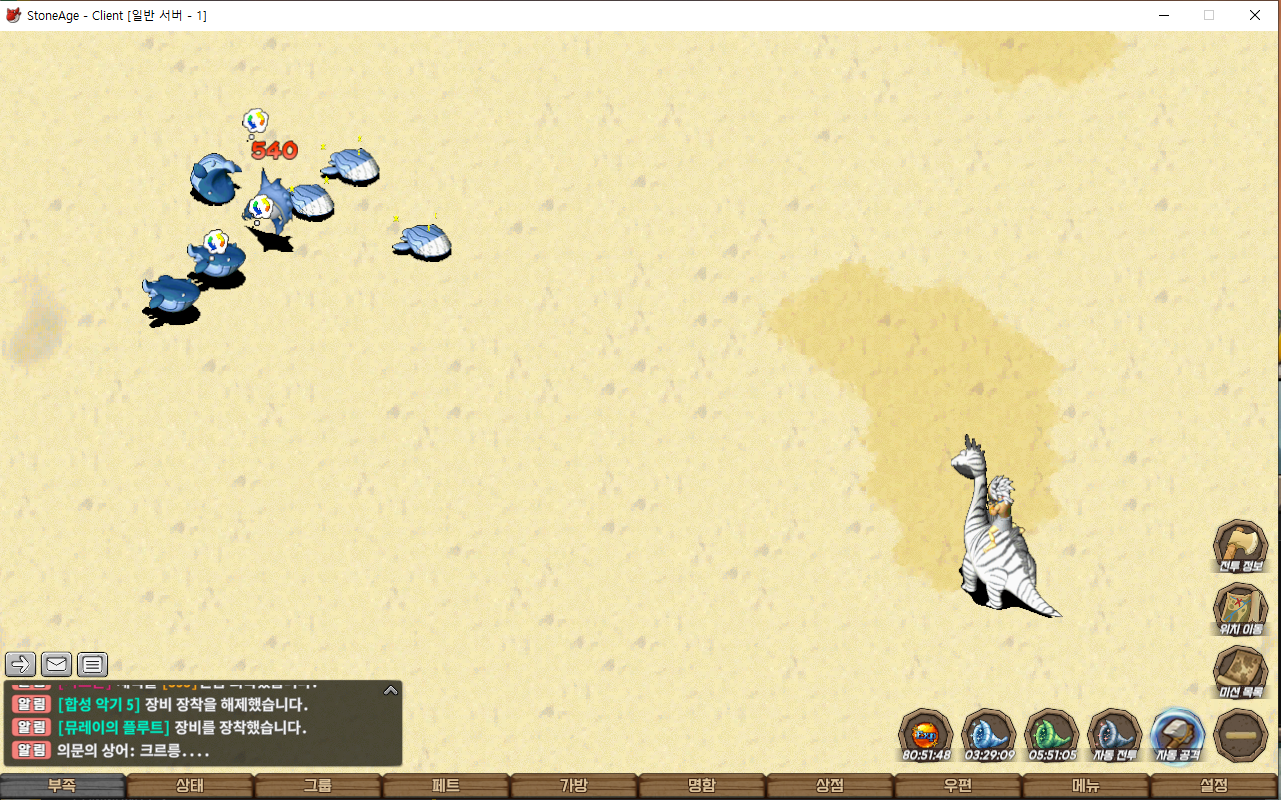Click the Exp boost orb icon
The width and height of the screenshot is (1281, 800).
(925, 735)
